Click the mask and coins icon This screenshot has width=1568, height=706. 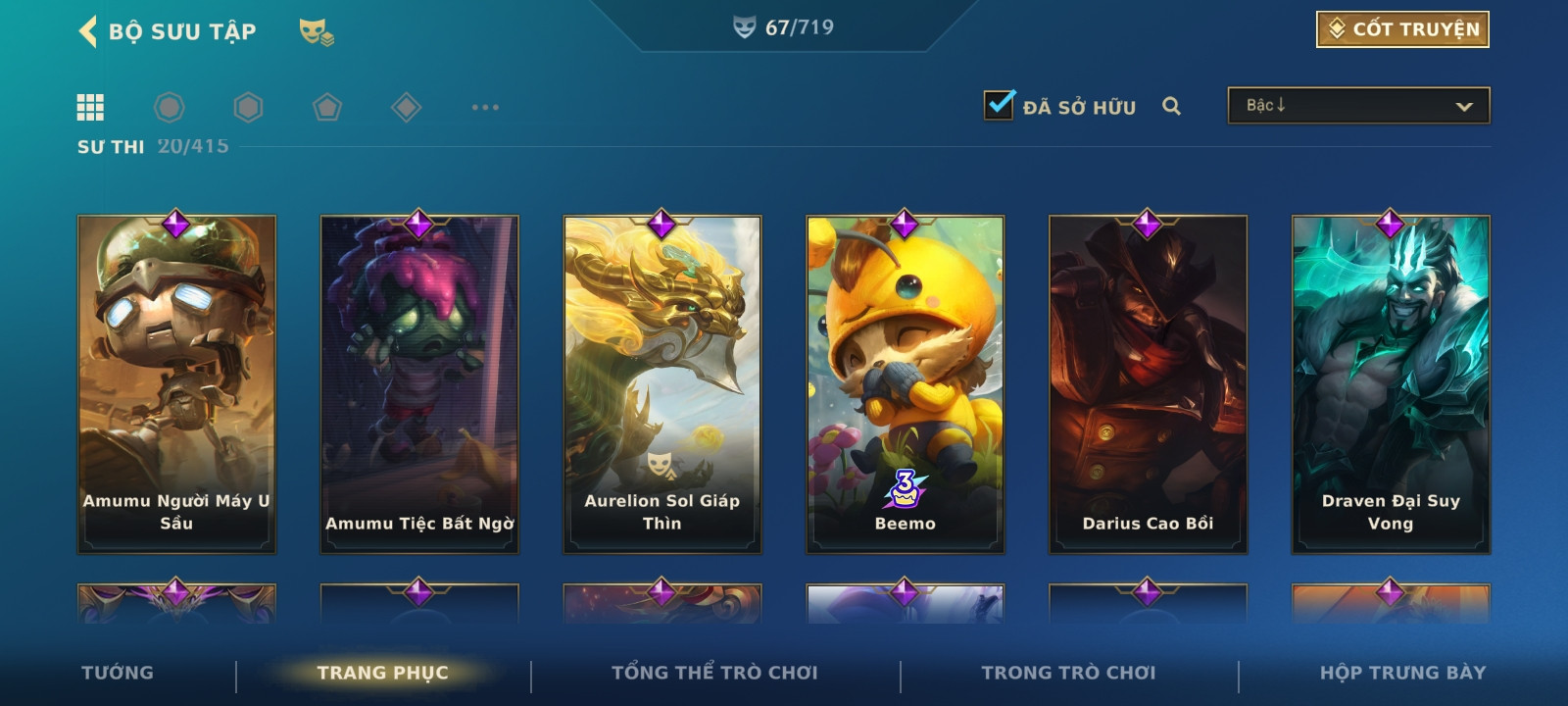316,32
